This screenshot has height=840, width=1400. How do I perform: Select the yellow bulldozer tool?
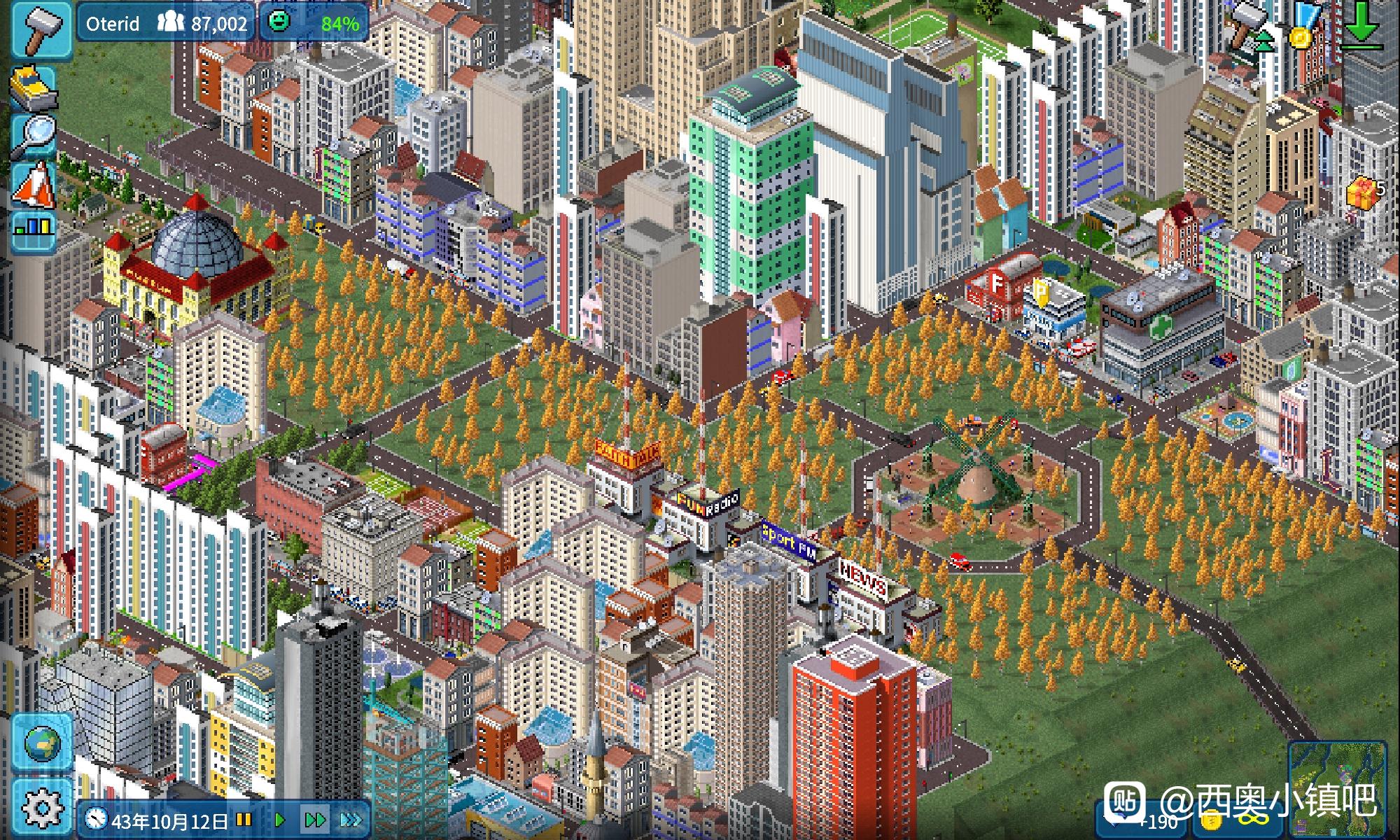(33, 87)
